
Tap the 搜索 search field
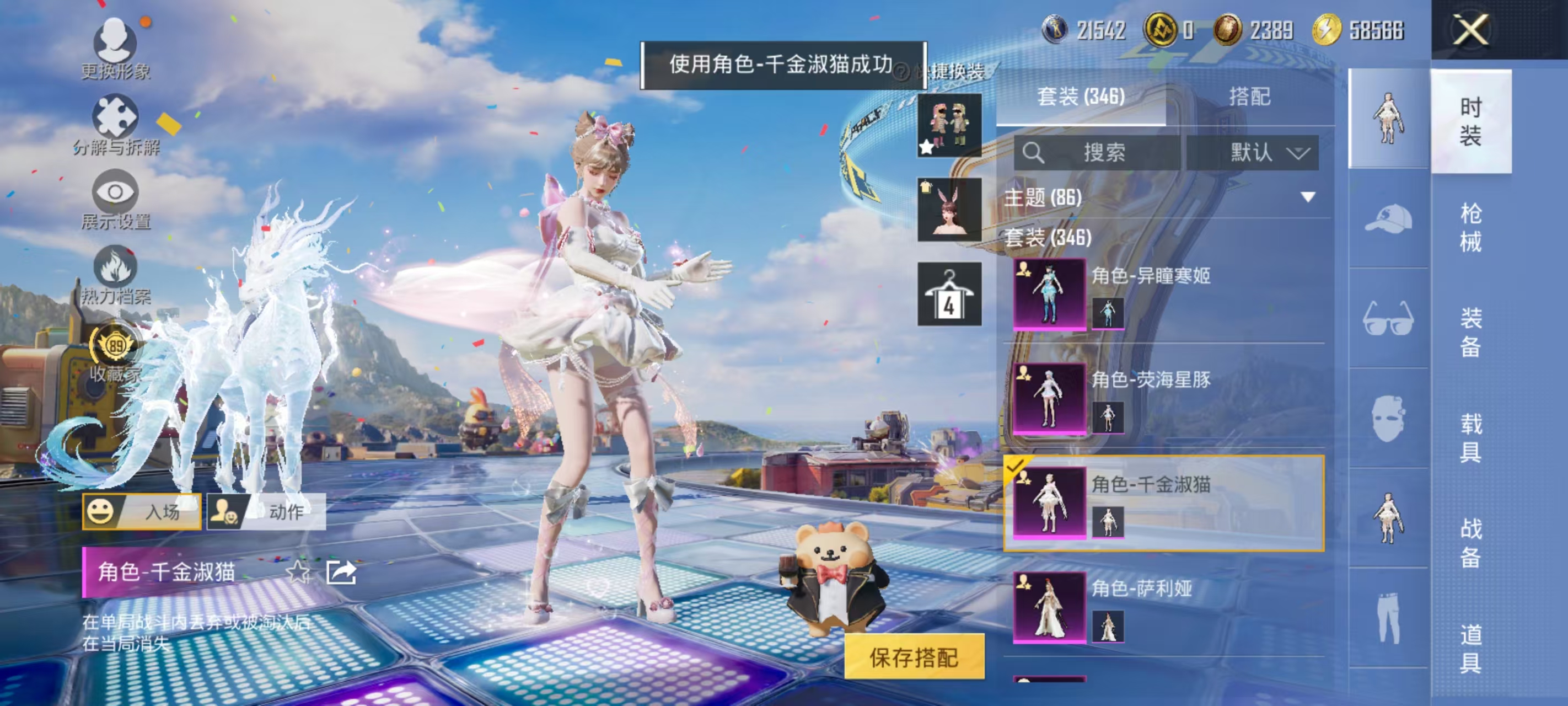click(1105, 154)
